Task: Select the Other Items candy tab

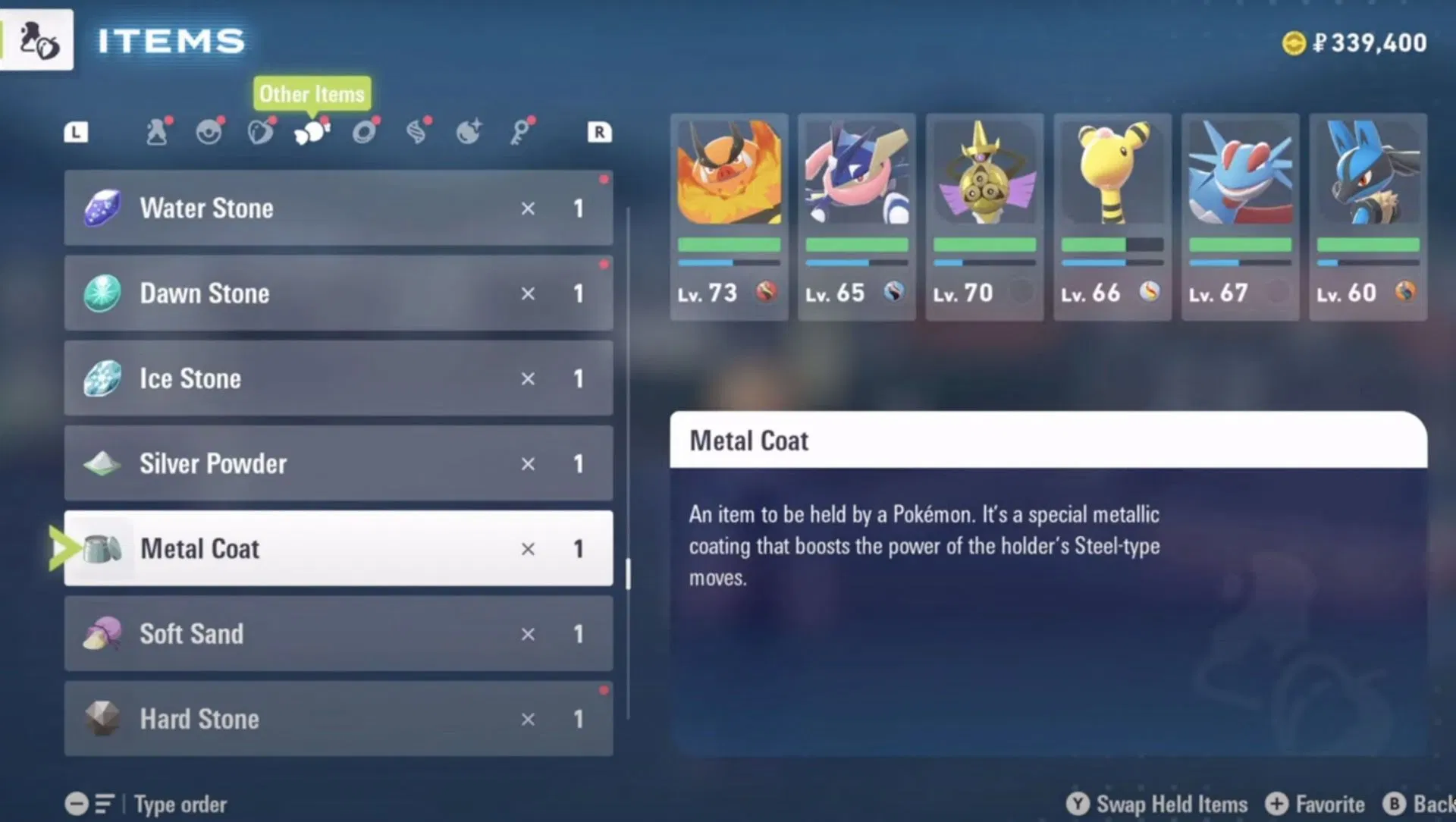Action: point(312,133)
